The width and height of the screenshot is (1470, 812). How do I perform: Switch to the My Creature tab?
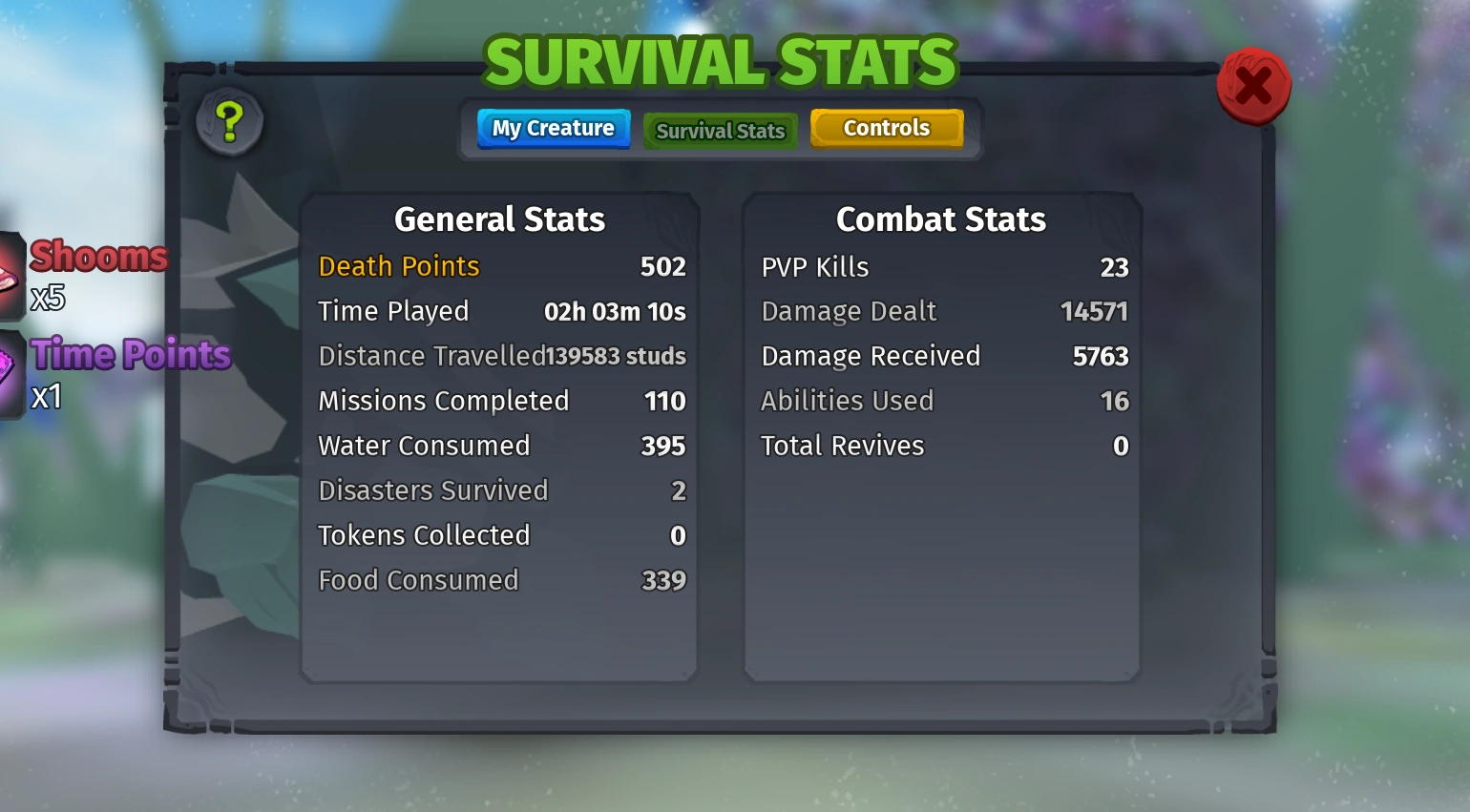[553, 128]
